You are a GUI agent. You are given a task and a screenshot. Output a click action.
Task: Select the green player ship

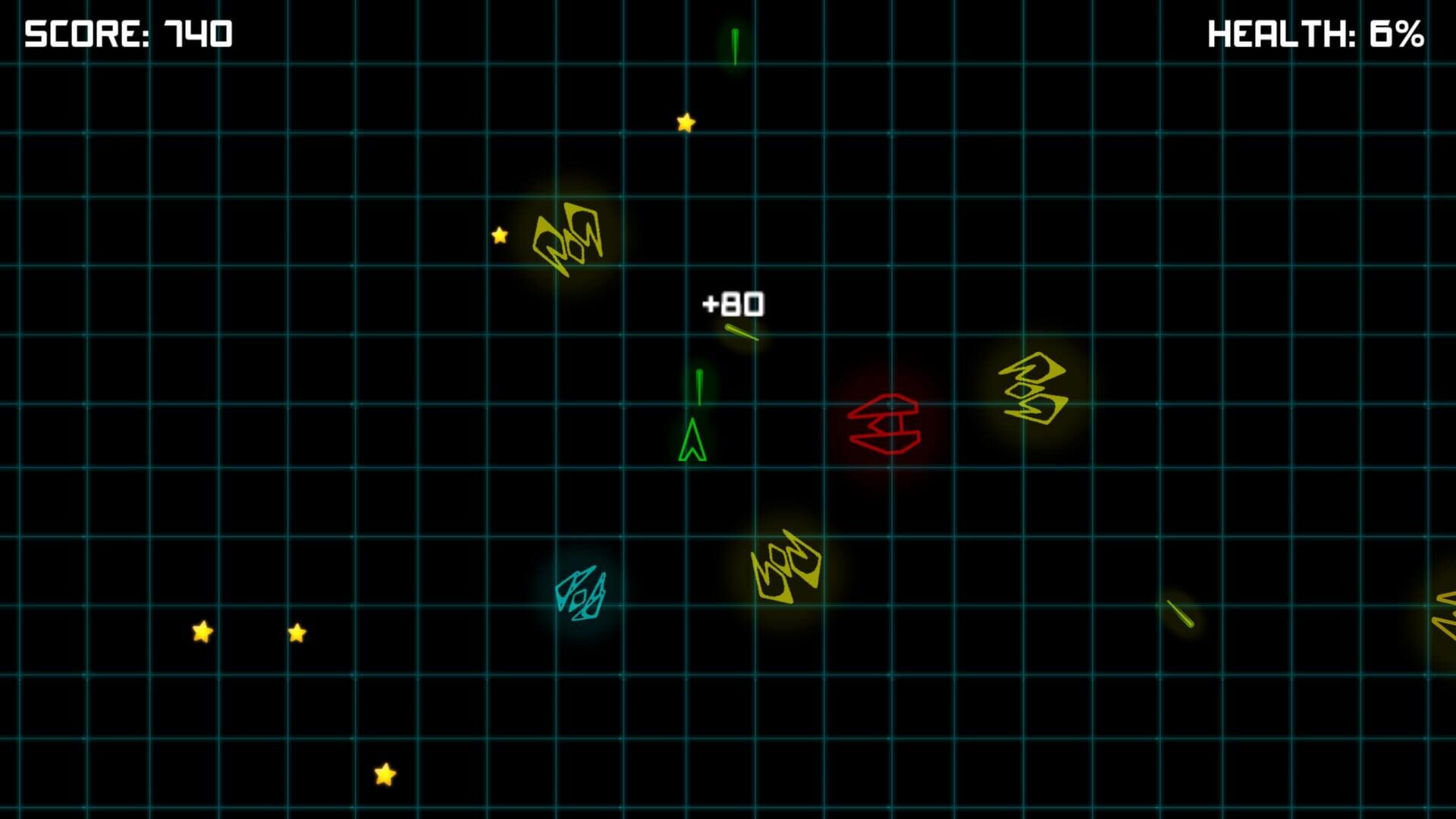692,440
